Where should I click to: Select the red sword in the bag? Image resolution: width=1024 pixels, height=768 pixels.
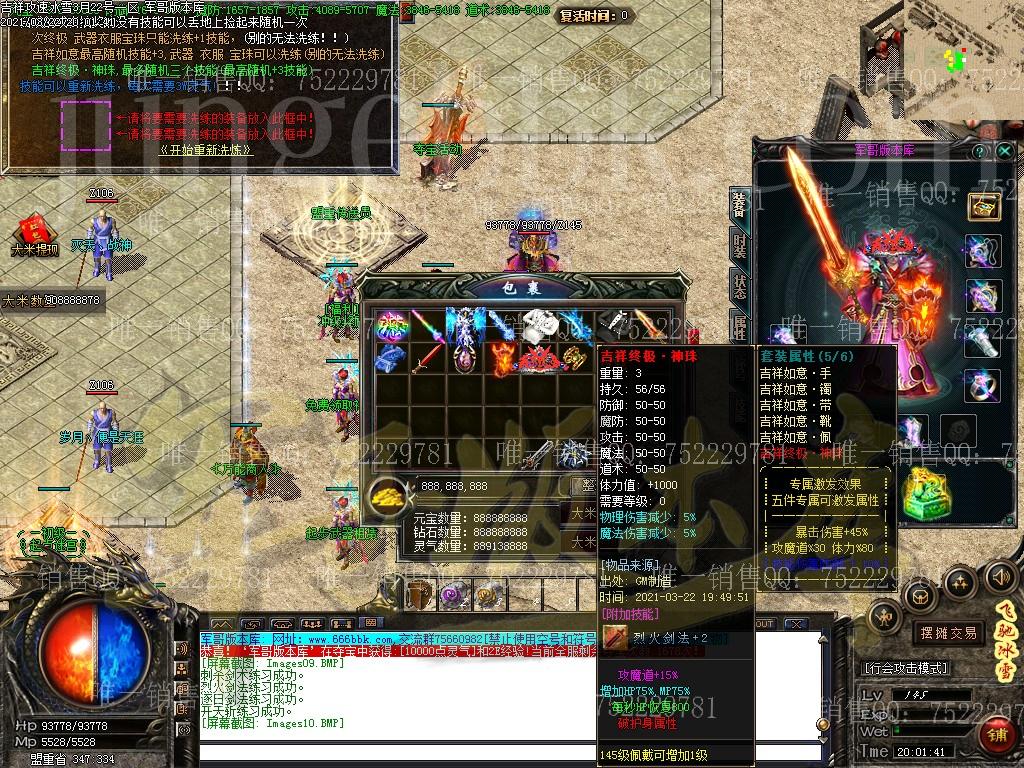point(426,358)
